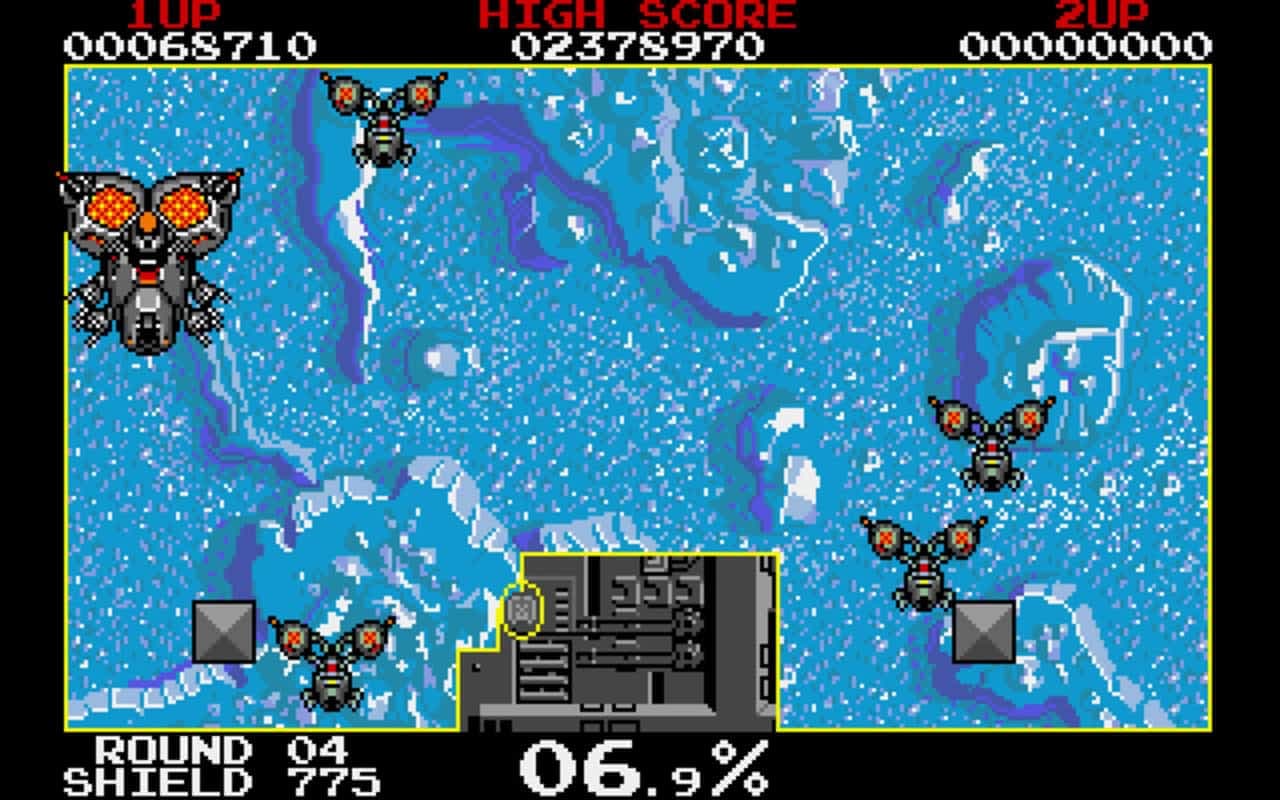
Task: Click the gray crate on the right side
Action: click(x=985, y=630)
